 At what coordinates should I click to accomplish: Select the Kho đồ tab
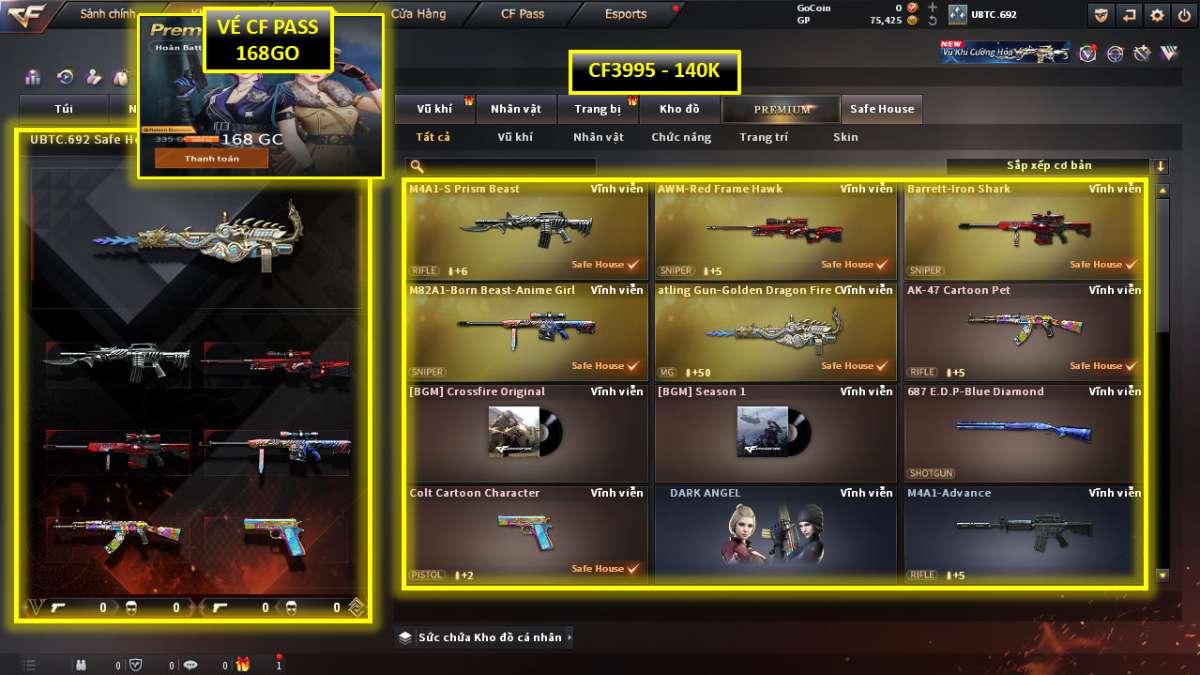pyautogui.click(x=679, y=109)
